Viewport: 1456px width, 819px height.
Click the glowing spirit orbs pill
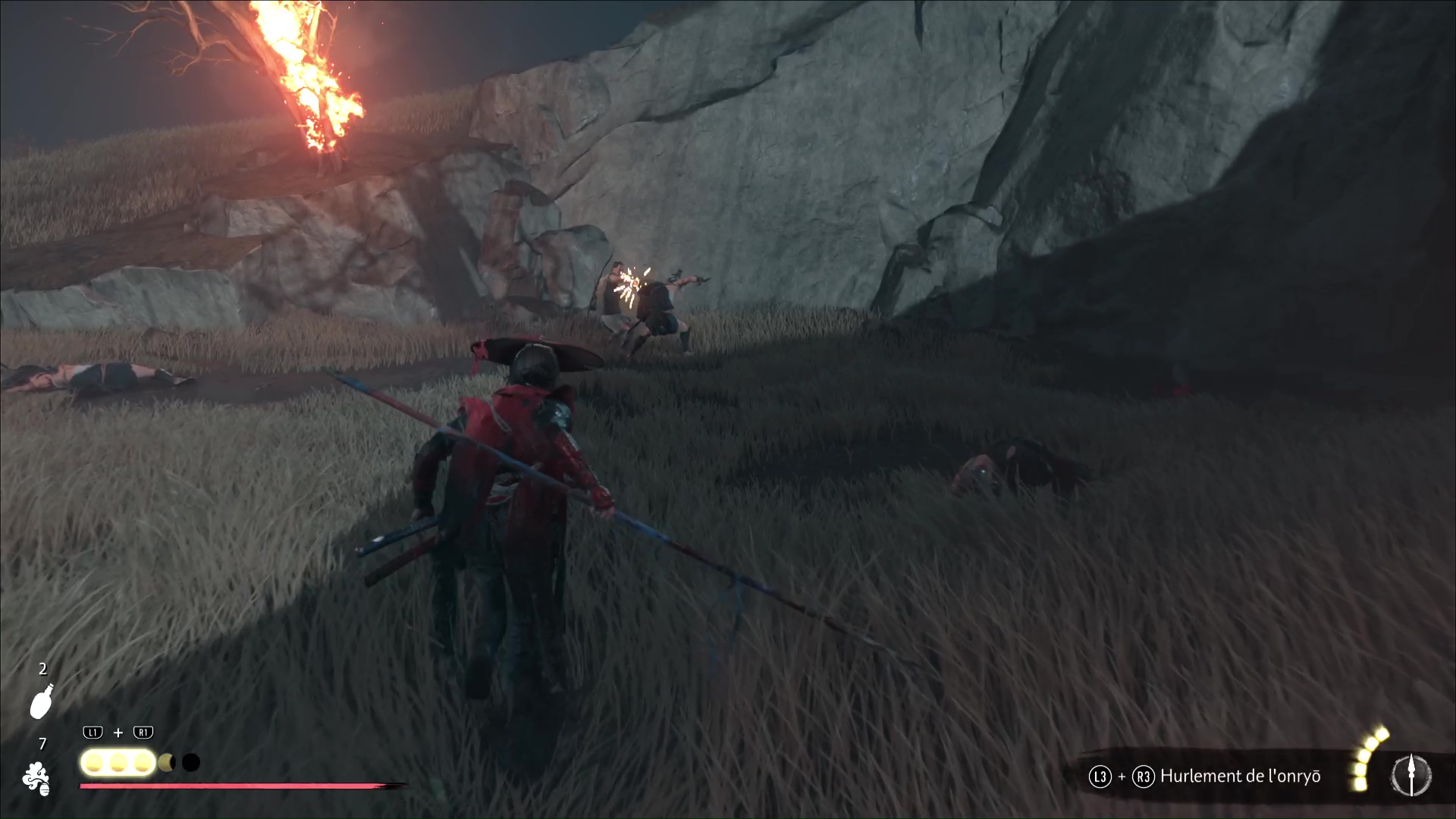coord(118,762)
